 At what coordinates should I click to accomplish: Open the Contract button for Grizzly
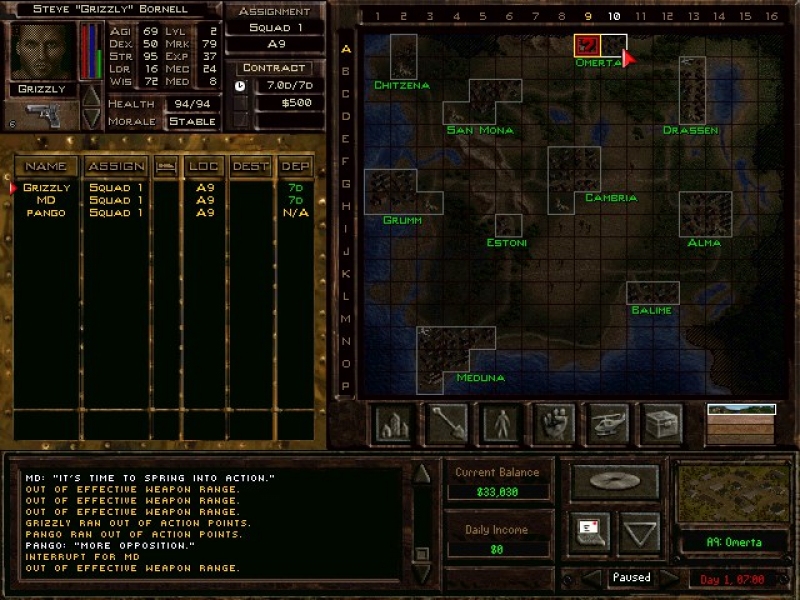click(x=272, y=68)
